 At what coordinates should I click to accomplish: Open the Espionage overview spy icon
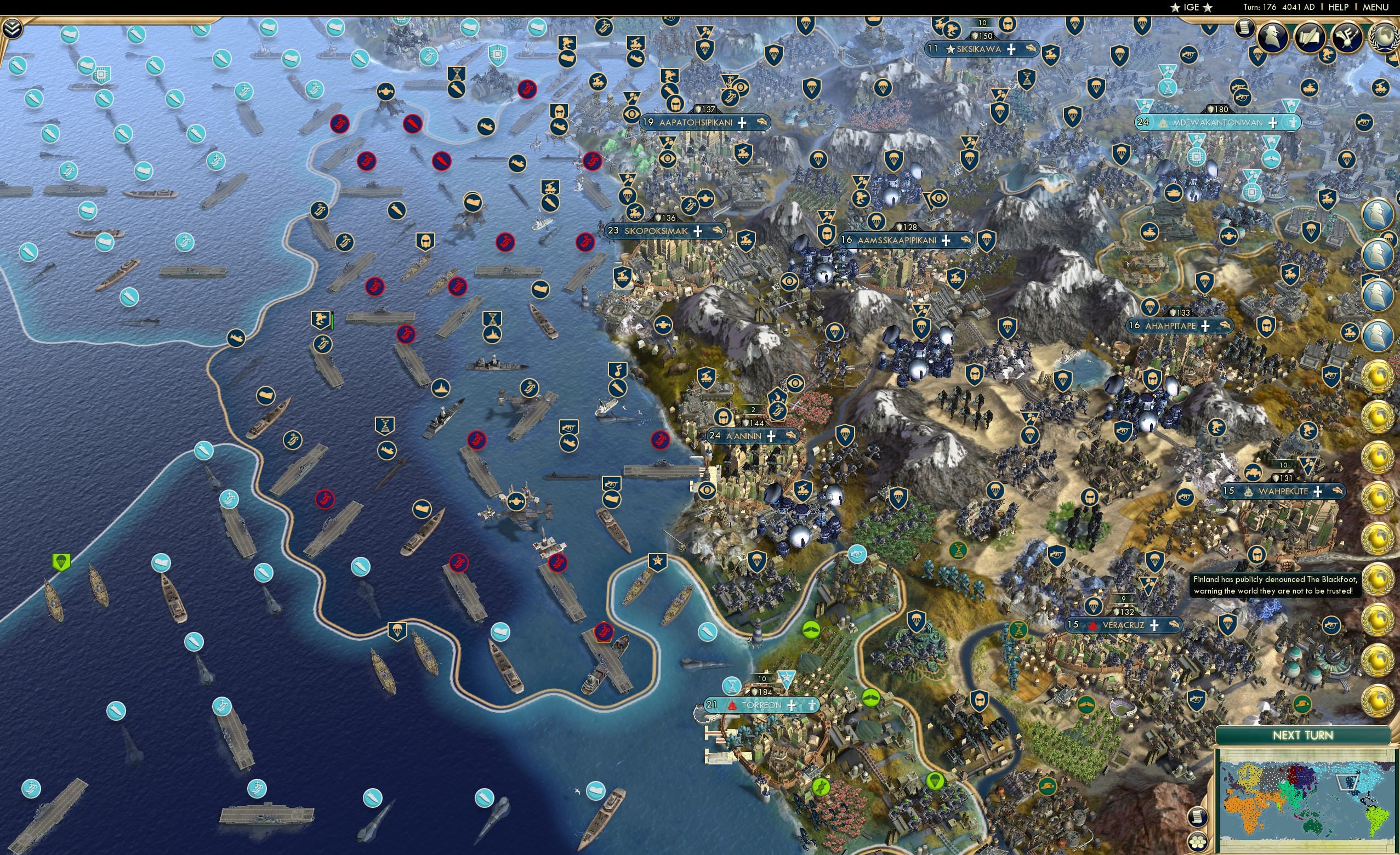(1274, 36)
